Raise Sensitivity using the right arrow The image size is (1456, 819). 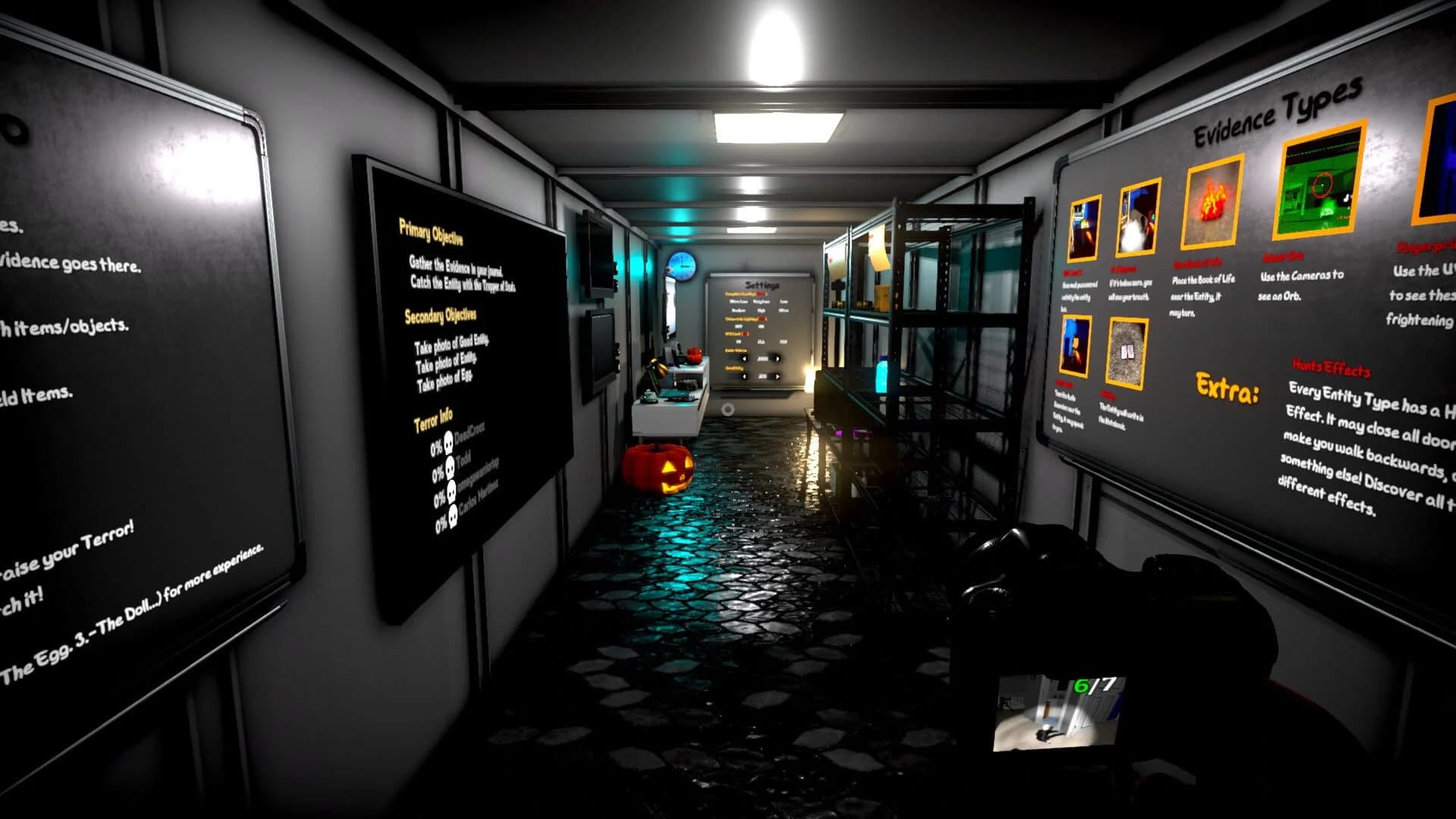(x=777, y=376)
